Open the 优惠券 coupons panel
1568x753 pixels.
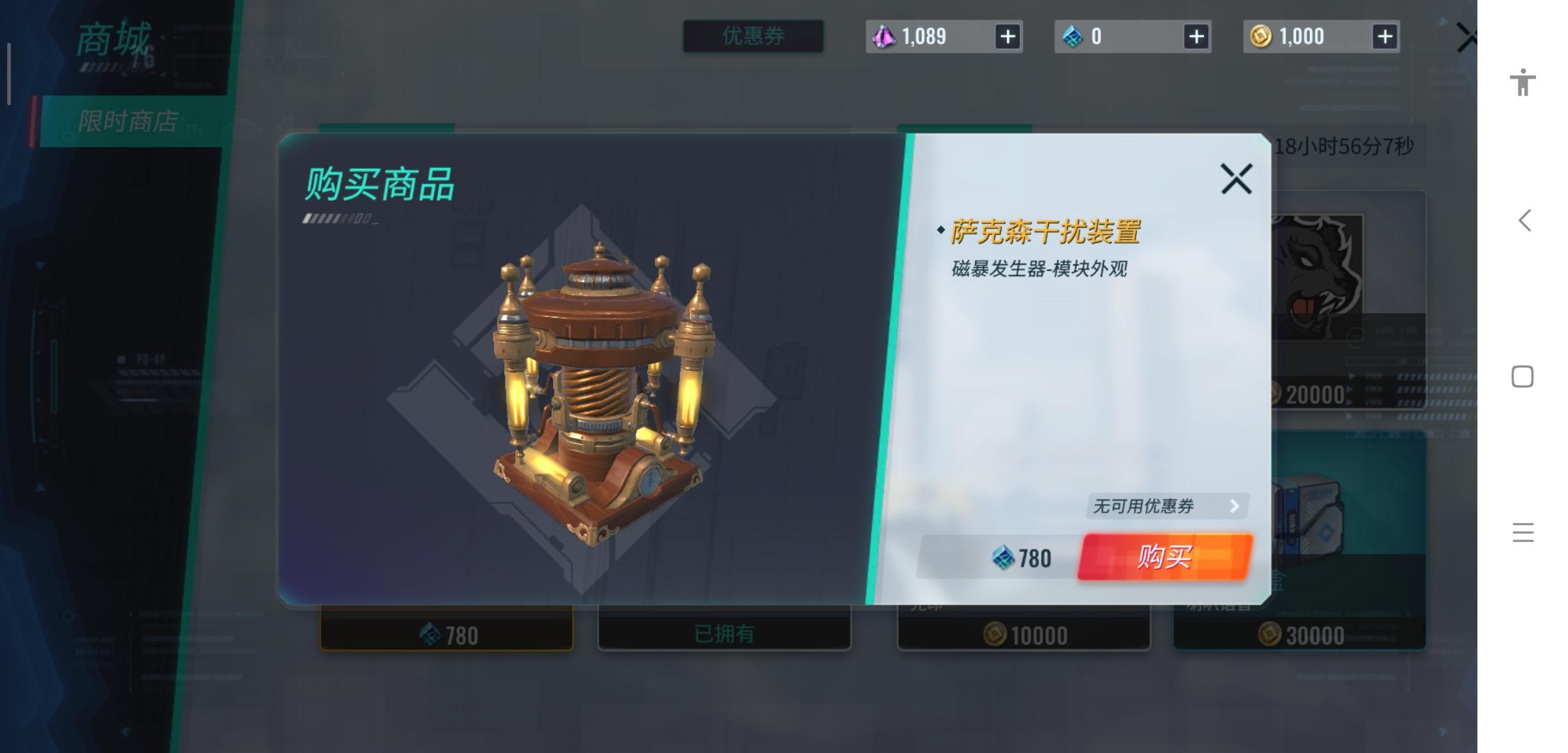tap(753, 36)
